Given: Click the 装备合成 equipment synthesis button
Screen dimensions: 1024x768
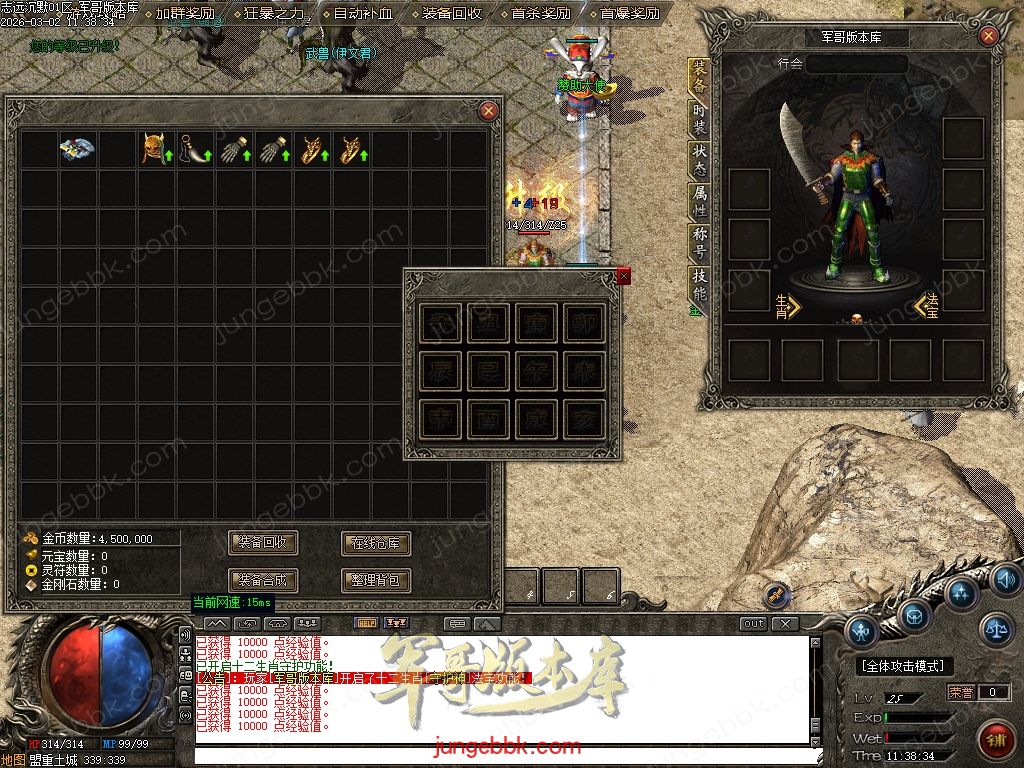Looking at the screenshot, I should click(x=263, y=580).
